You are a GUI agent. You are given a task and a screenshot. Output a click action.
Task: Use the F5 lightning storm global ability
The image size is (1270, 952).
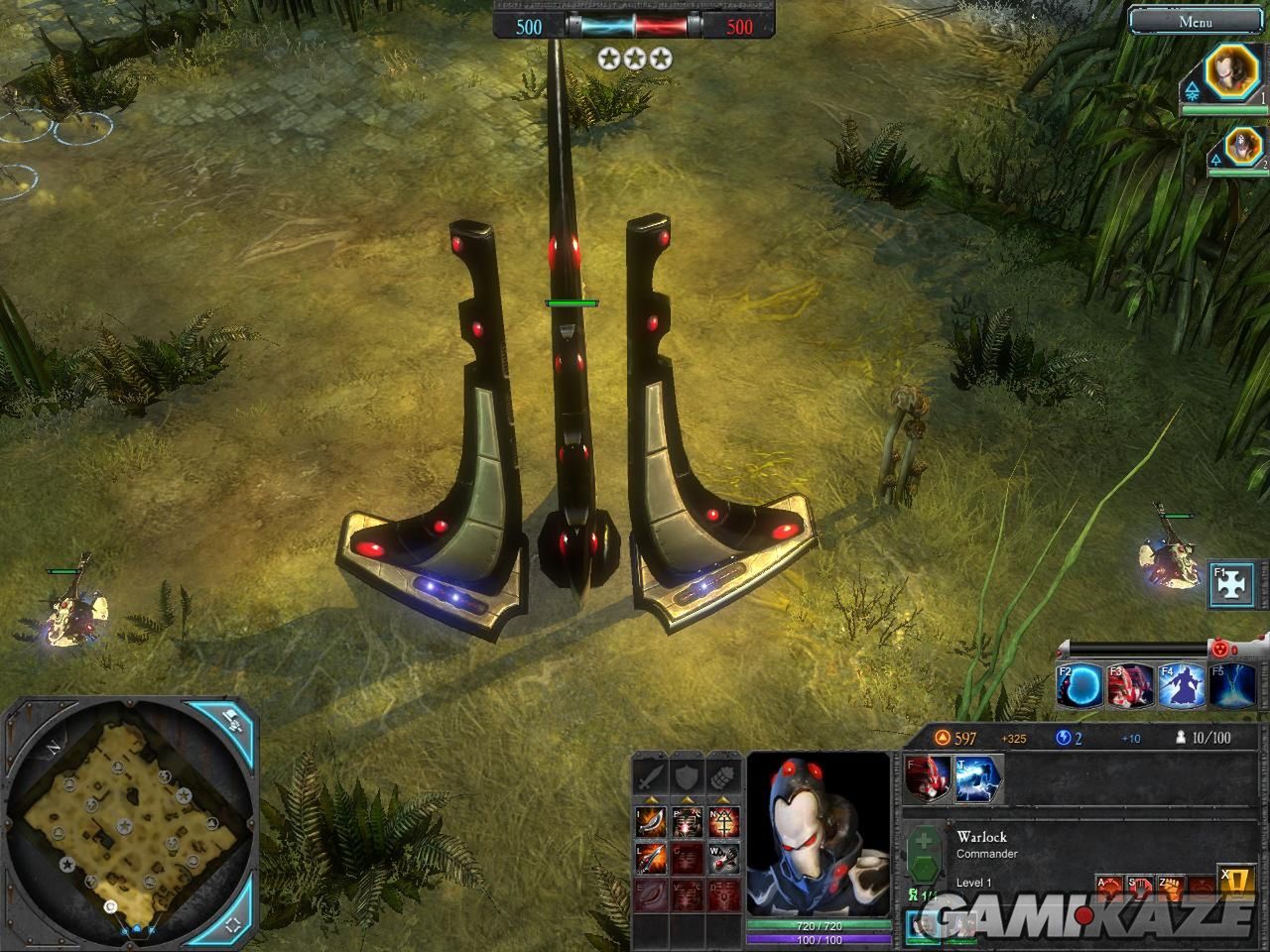point(1232,686)
